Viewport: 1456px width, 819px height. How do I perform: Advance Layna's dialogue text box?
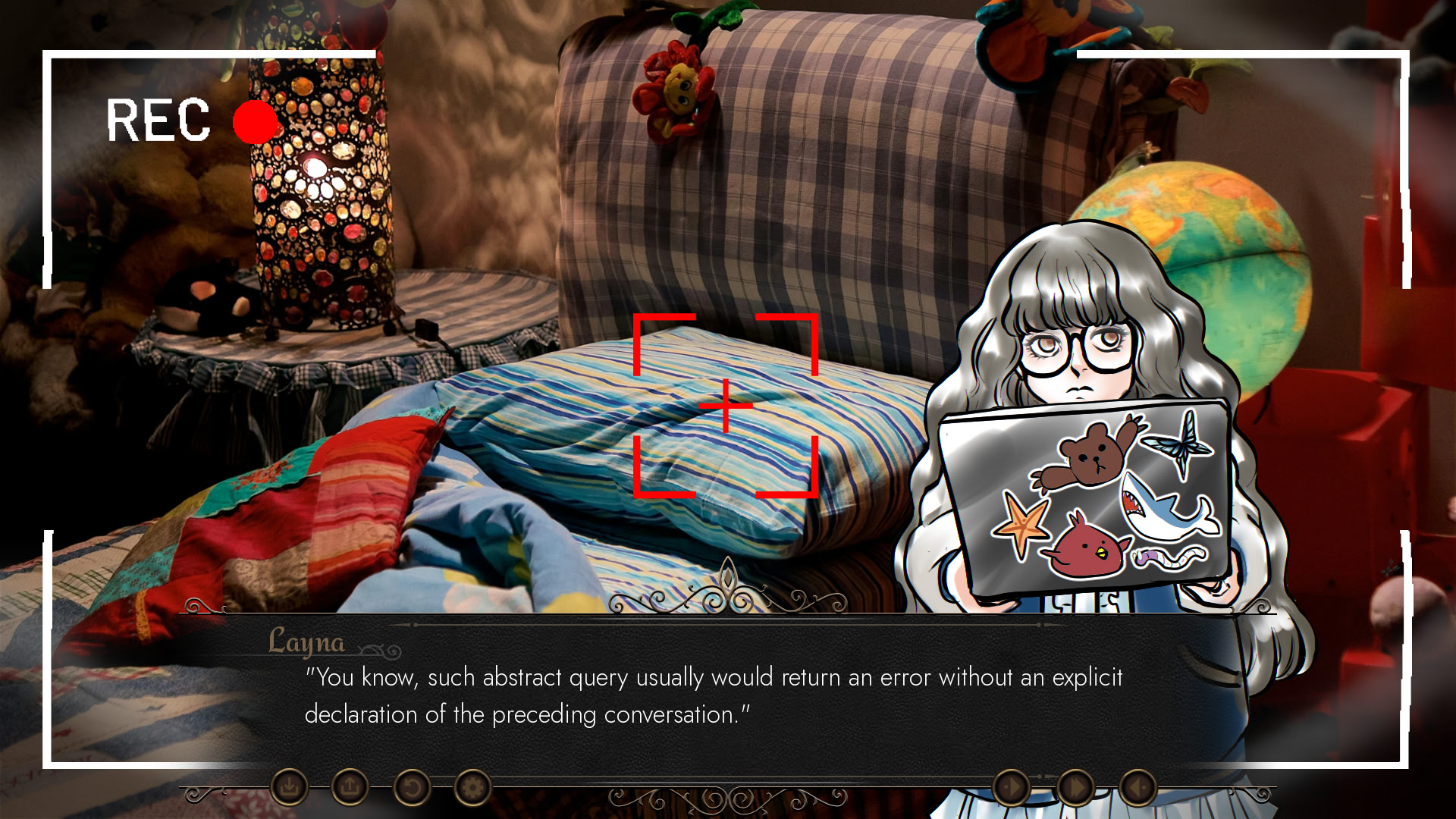[713, 696]
